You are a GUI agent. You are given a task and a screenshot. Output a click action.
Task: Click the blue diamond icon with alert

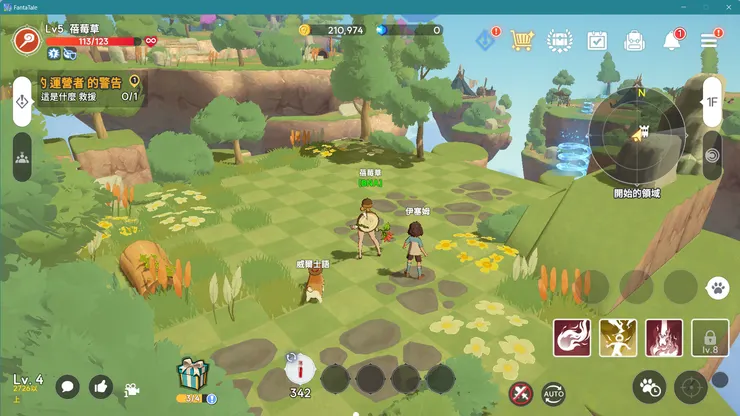click(486, 40)
